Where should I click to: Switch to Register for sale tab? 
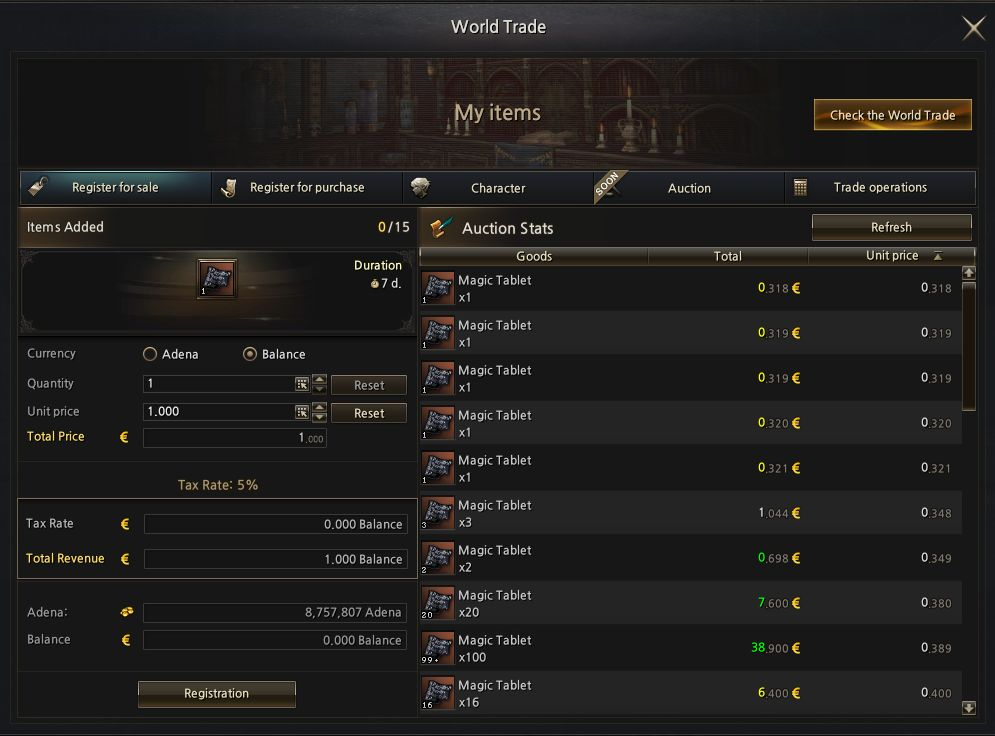coord(115,188)
